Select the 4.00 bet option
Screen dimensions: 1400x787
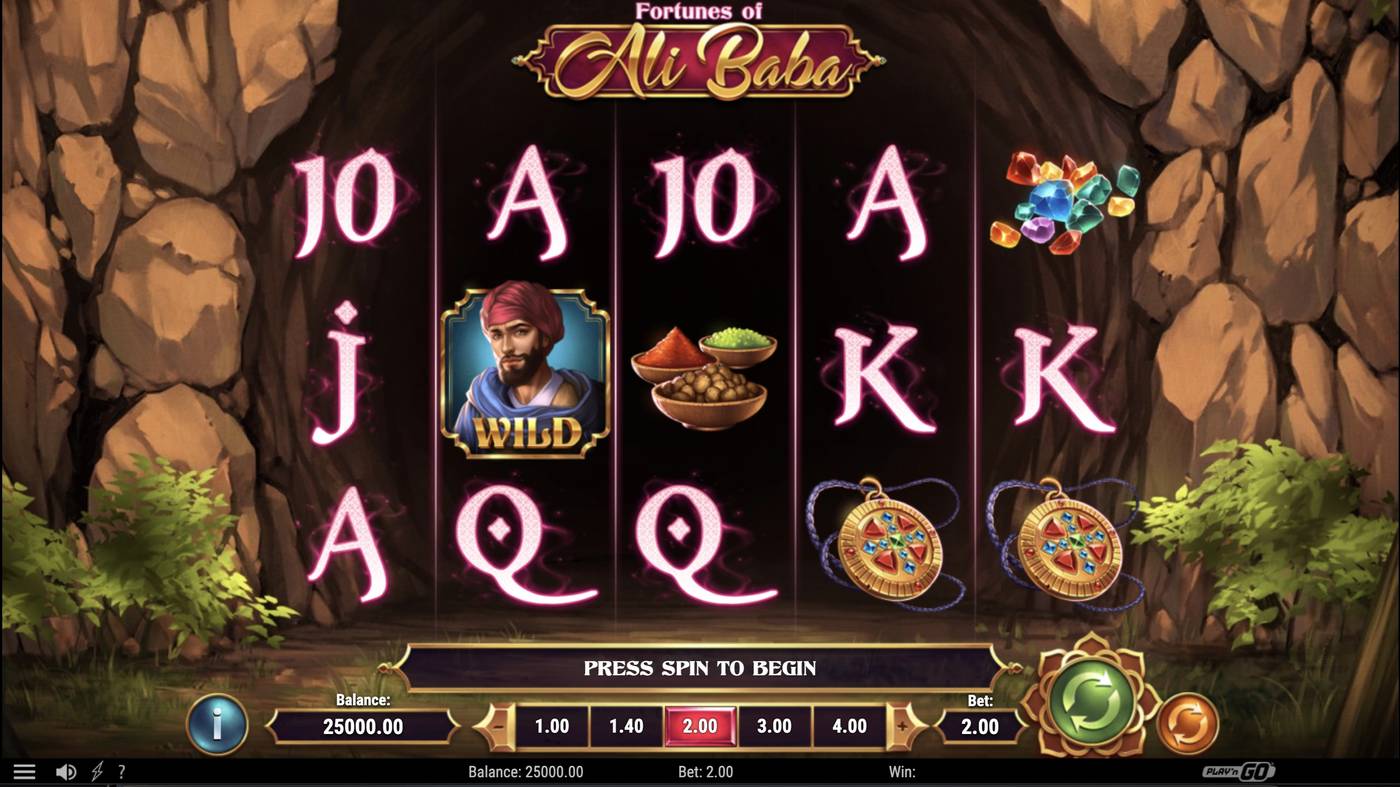pyautogui.click(x=848, y=726)
